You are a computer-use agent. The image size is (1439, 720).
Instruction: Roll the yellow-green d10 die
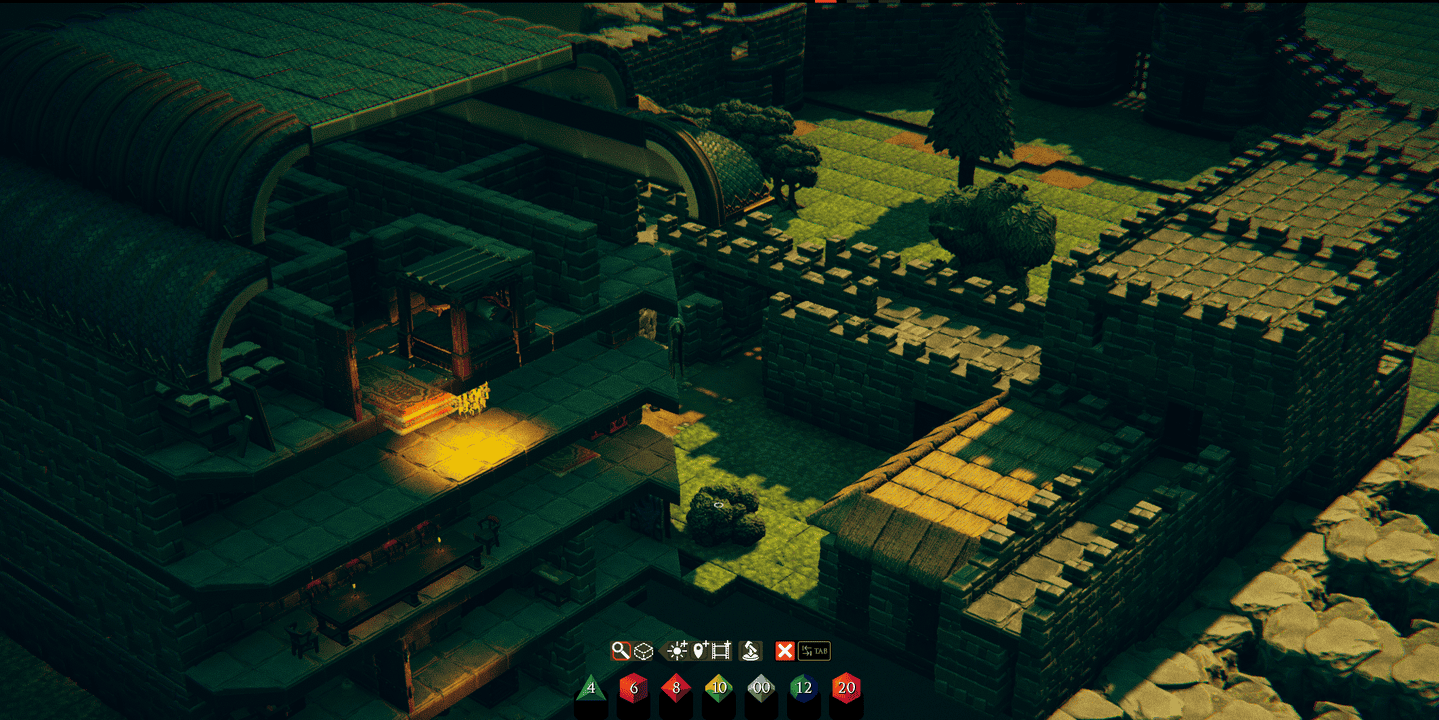[x=718, y=687]
